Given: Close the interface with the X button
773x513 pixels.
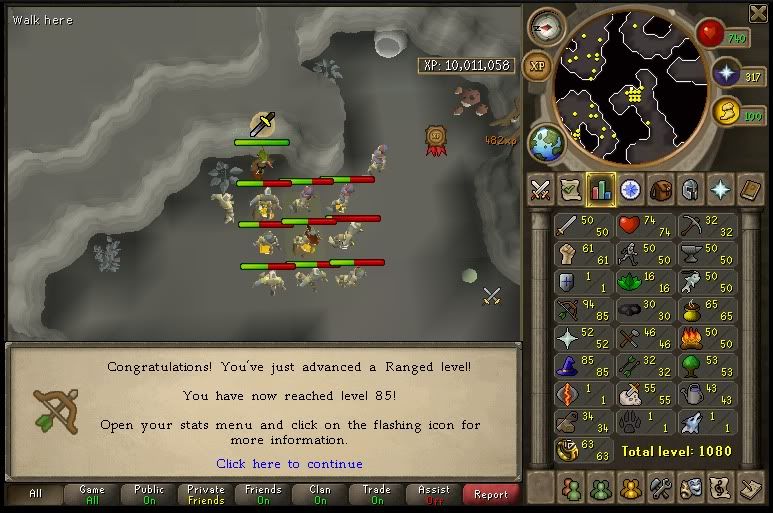Looking at the screenshot, I should click(757, 13).
